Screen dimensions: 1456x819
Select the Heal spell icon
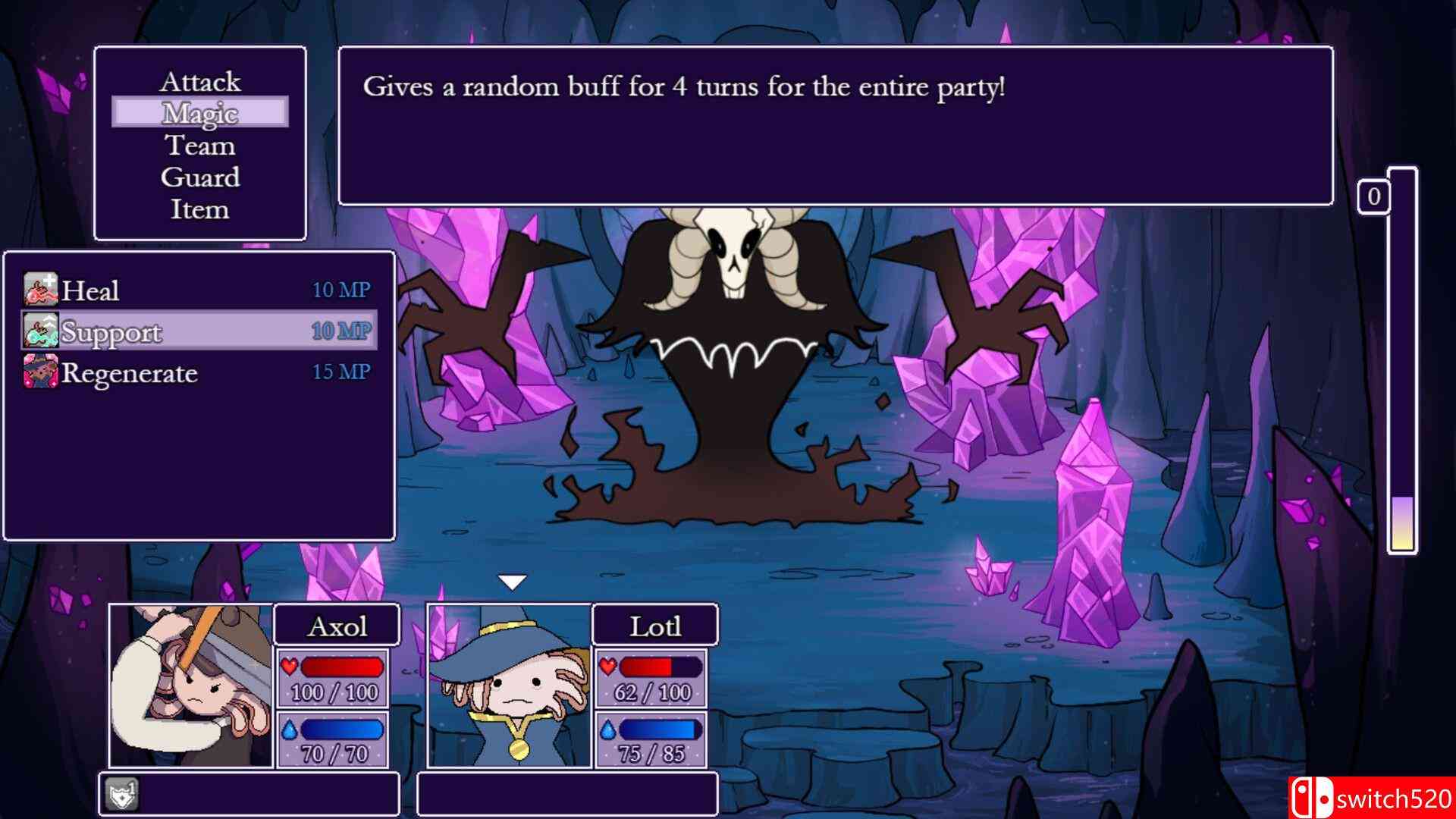[x=39, y=289]
